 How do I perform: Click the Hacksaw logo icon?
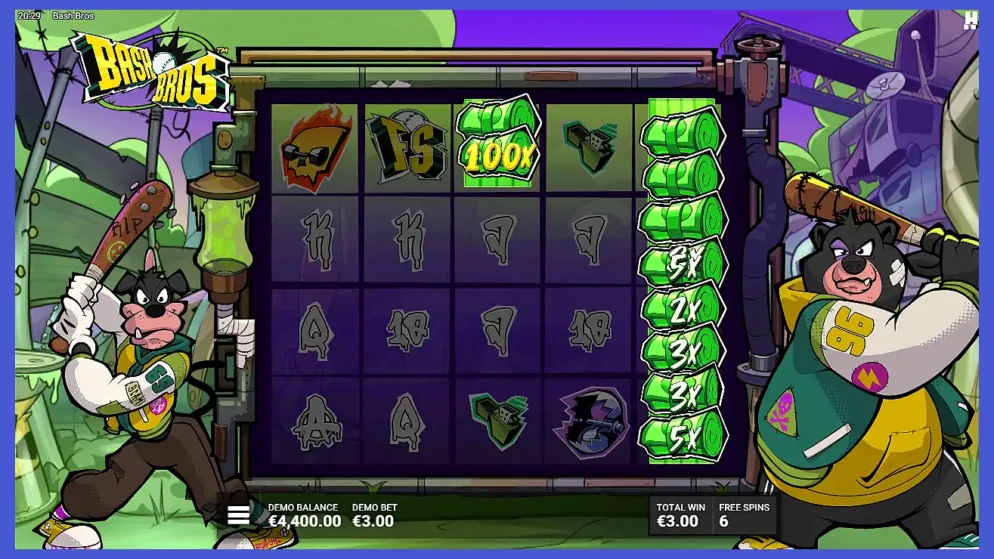pyautogui.click(x=969, y=21)
